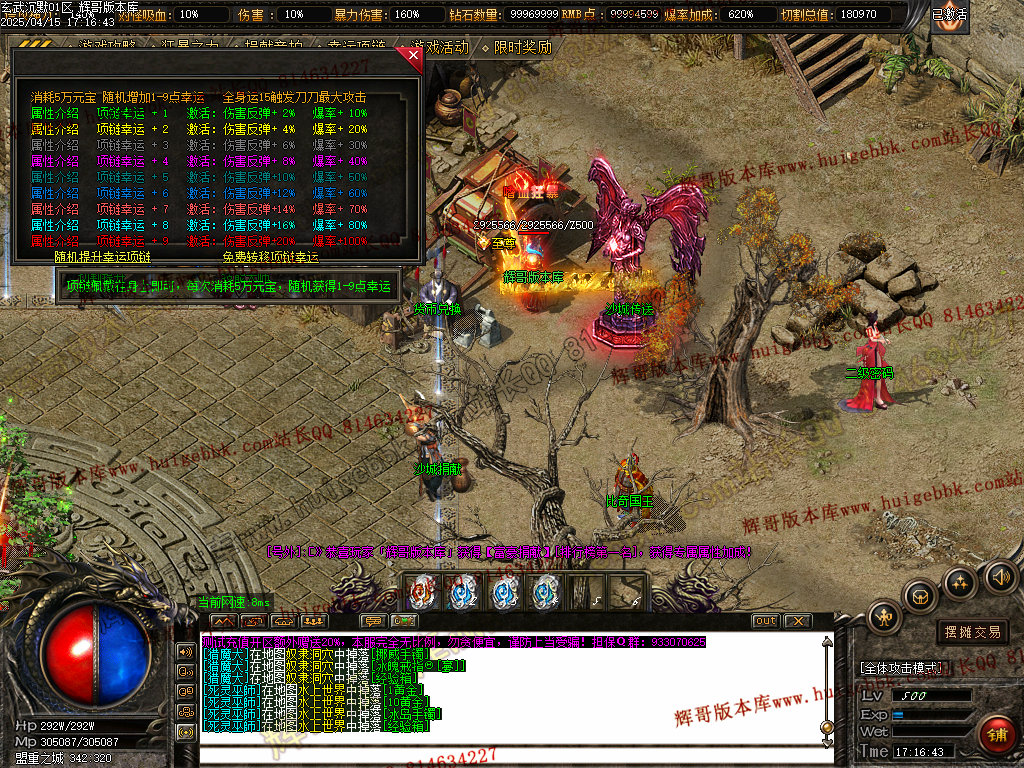Image resolution: width=1024 pixels, height=768 pixels.
Task: Click the 已激活 button
Action: click(949, 15)
